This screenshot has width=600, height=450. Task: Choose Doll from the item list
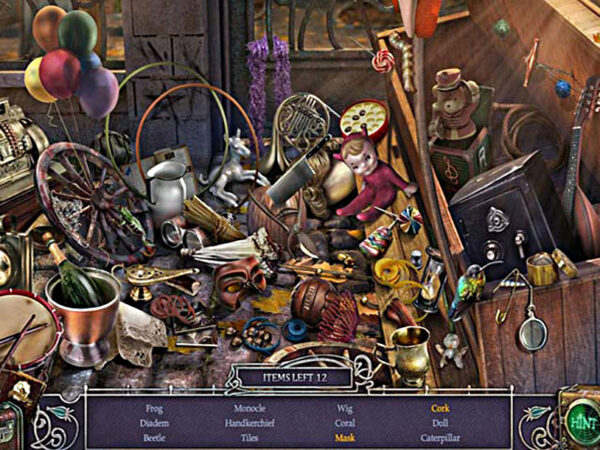tap(440, 423)
